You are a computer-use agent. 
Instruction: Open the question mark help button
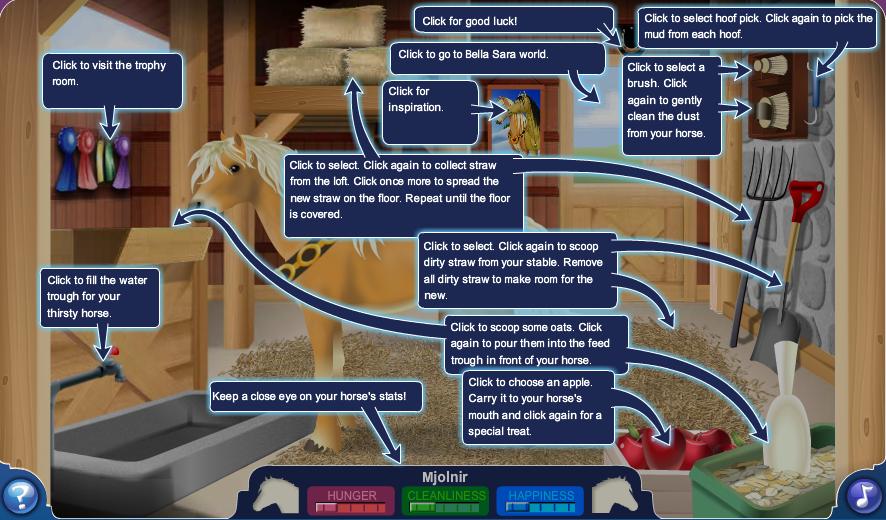coord(20,495)
